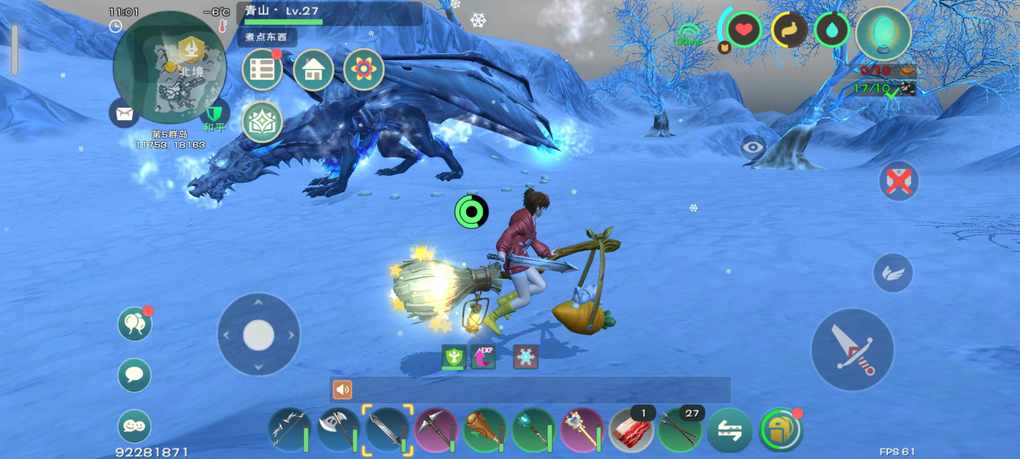Open the mail envelope icon
The height and width of the screenshot is (459, 1020).
click(x=125, y=114)
